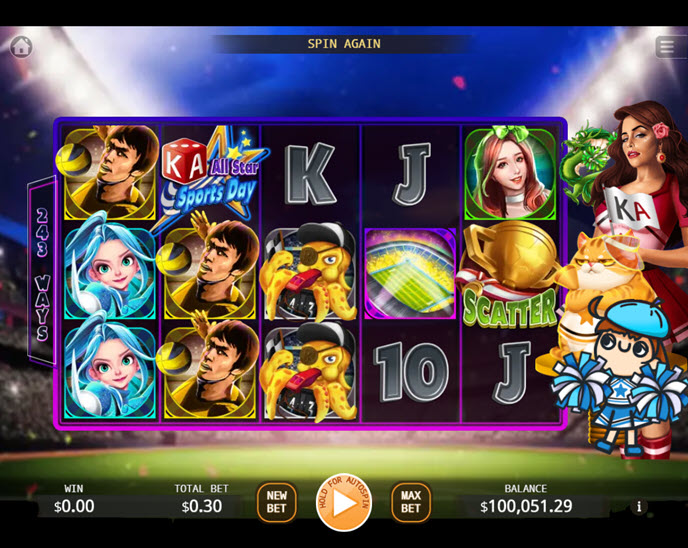Click the home icon button
The width and height of the screenshot is (688, 548).
21,46
